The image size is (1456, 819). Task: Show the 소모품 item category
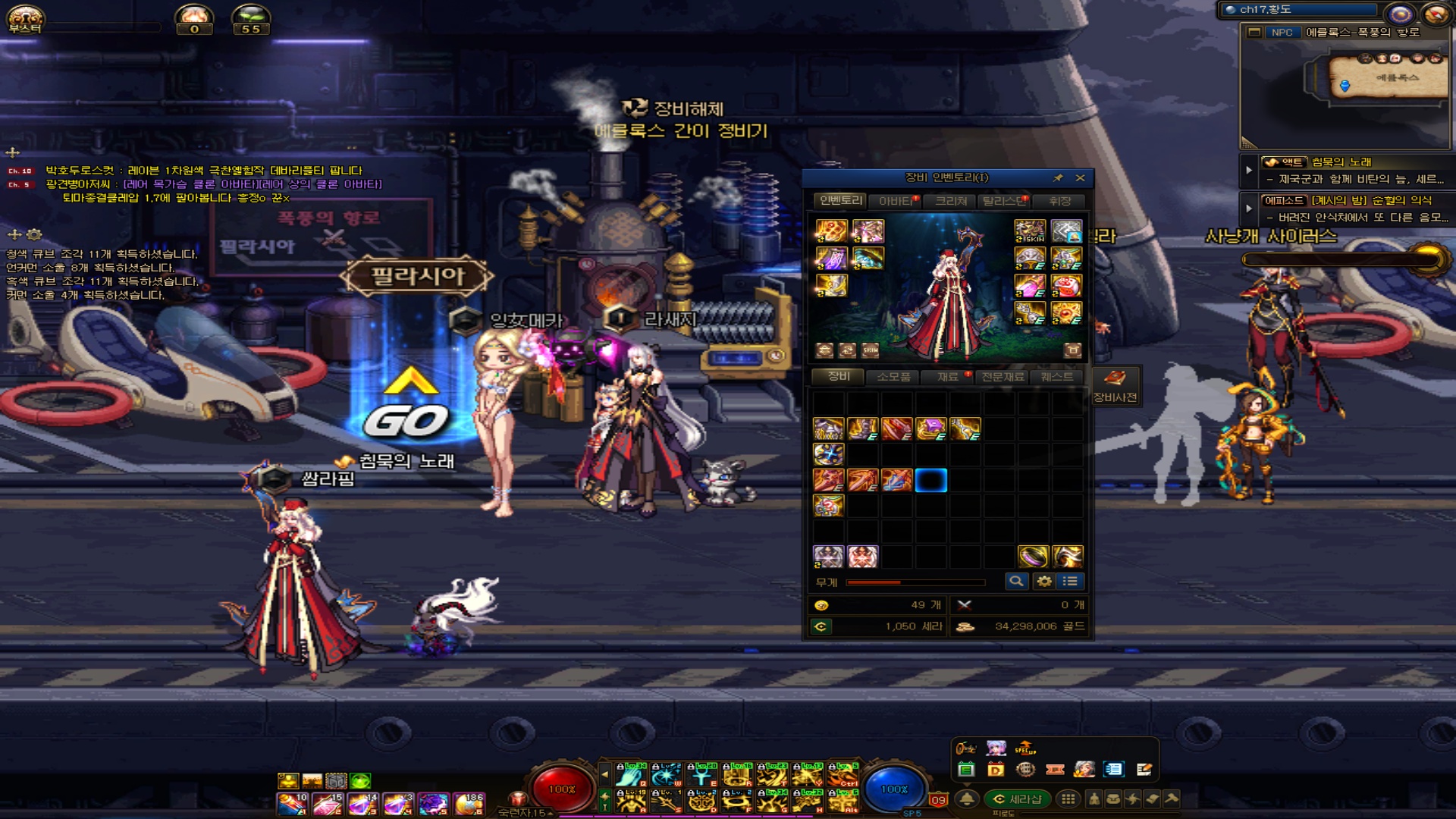(893, 377)
